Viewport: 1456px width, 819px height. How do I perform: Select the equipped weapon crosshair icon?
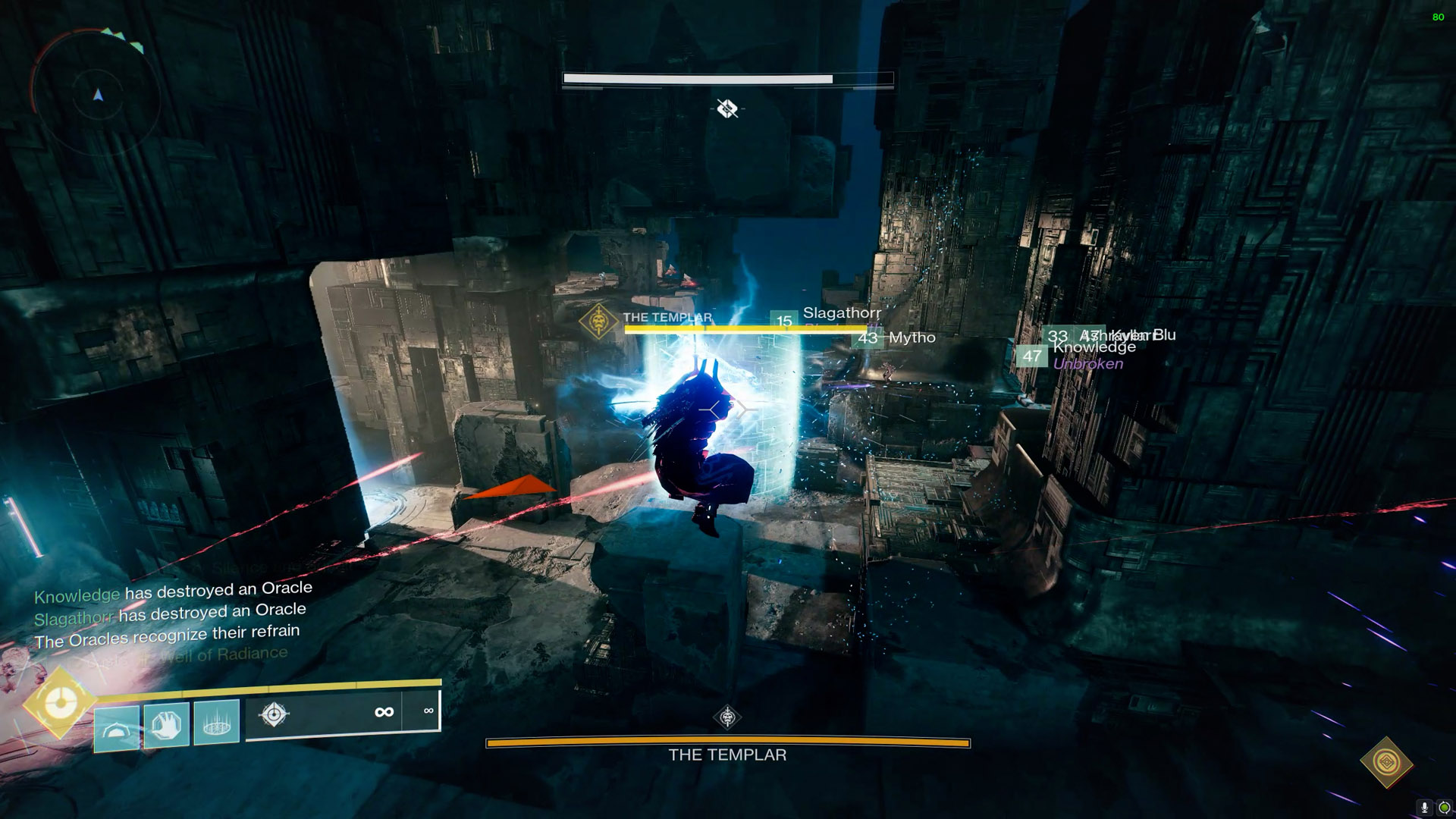(274, 714)
